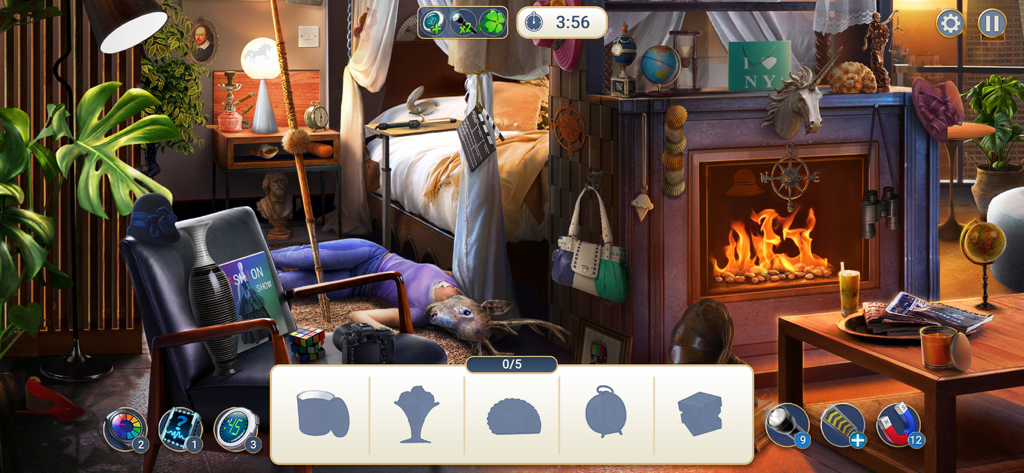Select the alarm clock silhouette
1024x473 pixels.
606,411
